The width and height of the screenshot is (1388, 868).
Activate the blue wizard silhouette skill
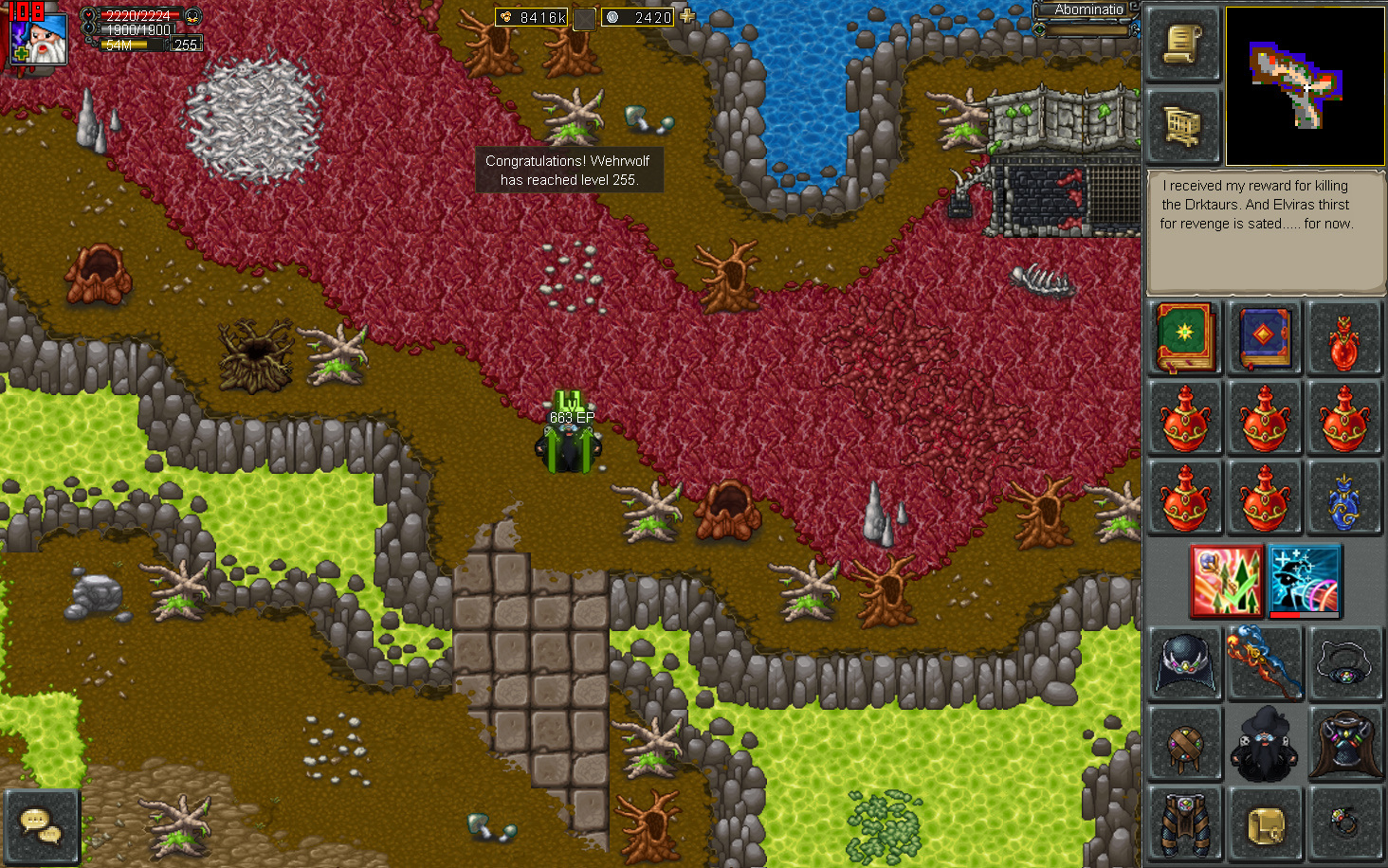1305,579
